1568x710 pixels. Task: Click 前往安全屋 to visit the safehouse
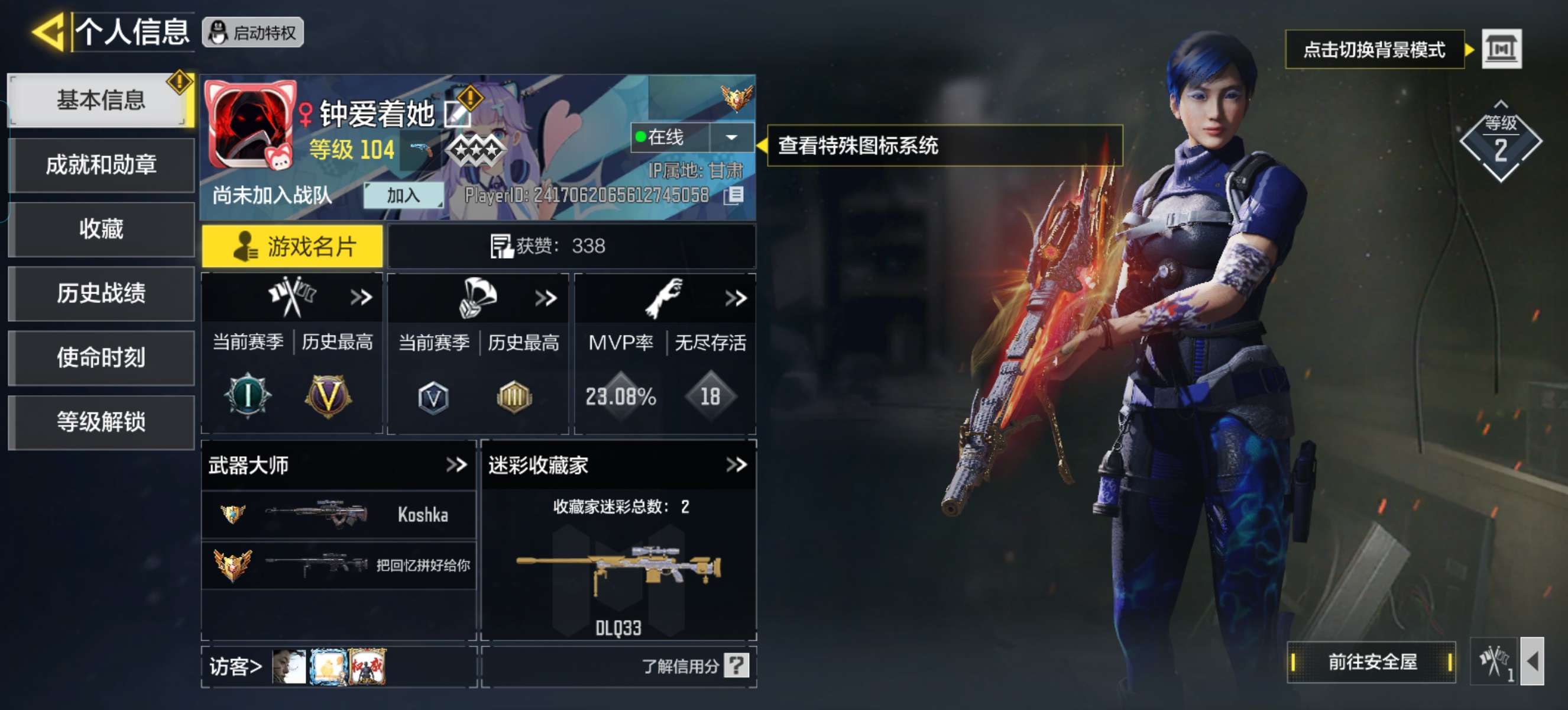tap(1371, 662)
